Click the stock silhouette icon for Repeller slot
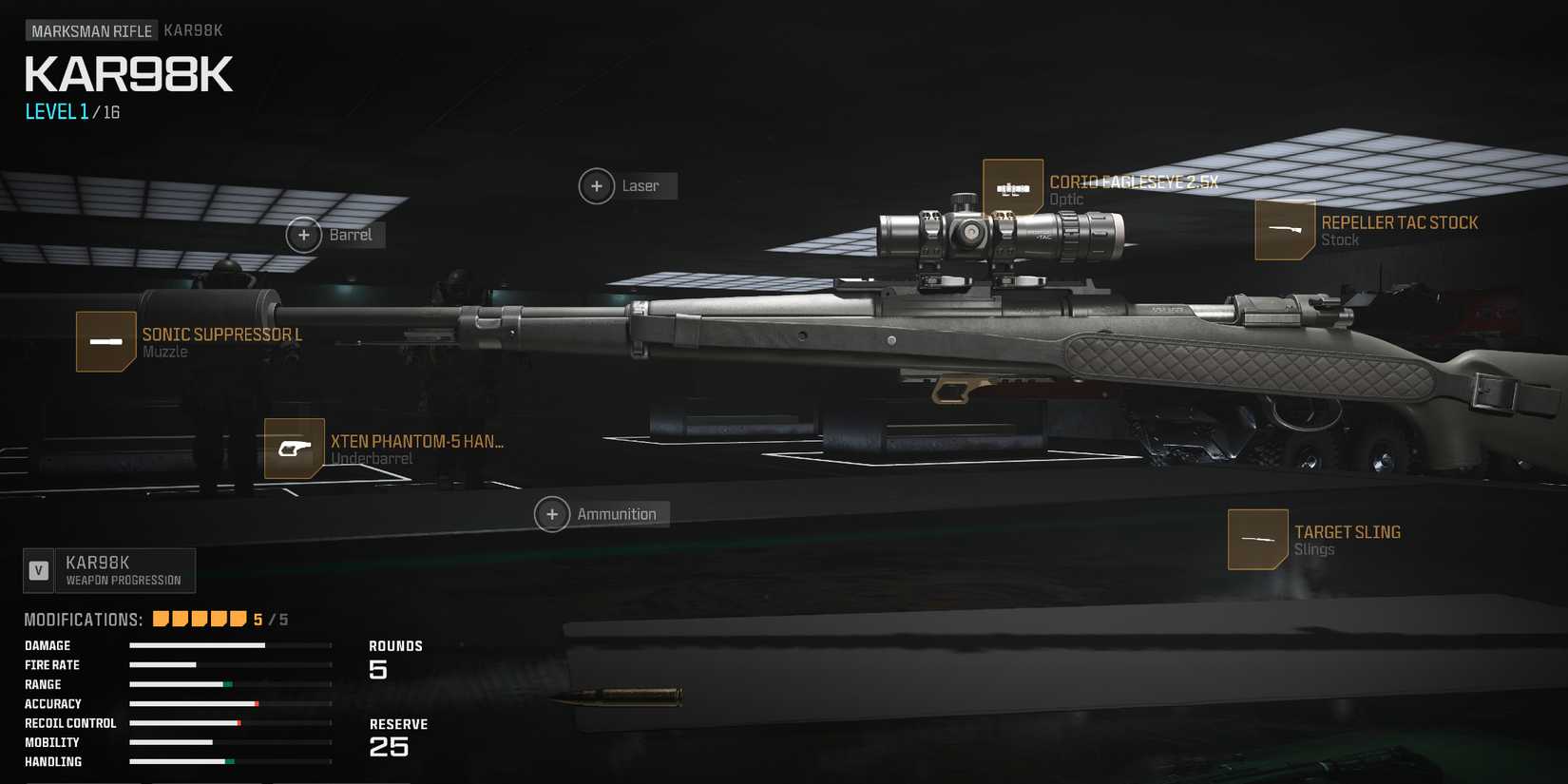Screen dimensions: 1568x784 [1285, 230]
